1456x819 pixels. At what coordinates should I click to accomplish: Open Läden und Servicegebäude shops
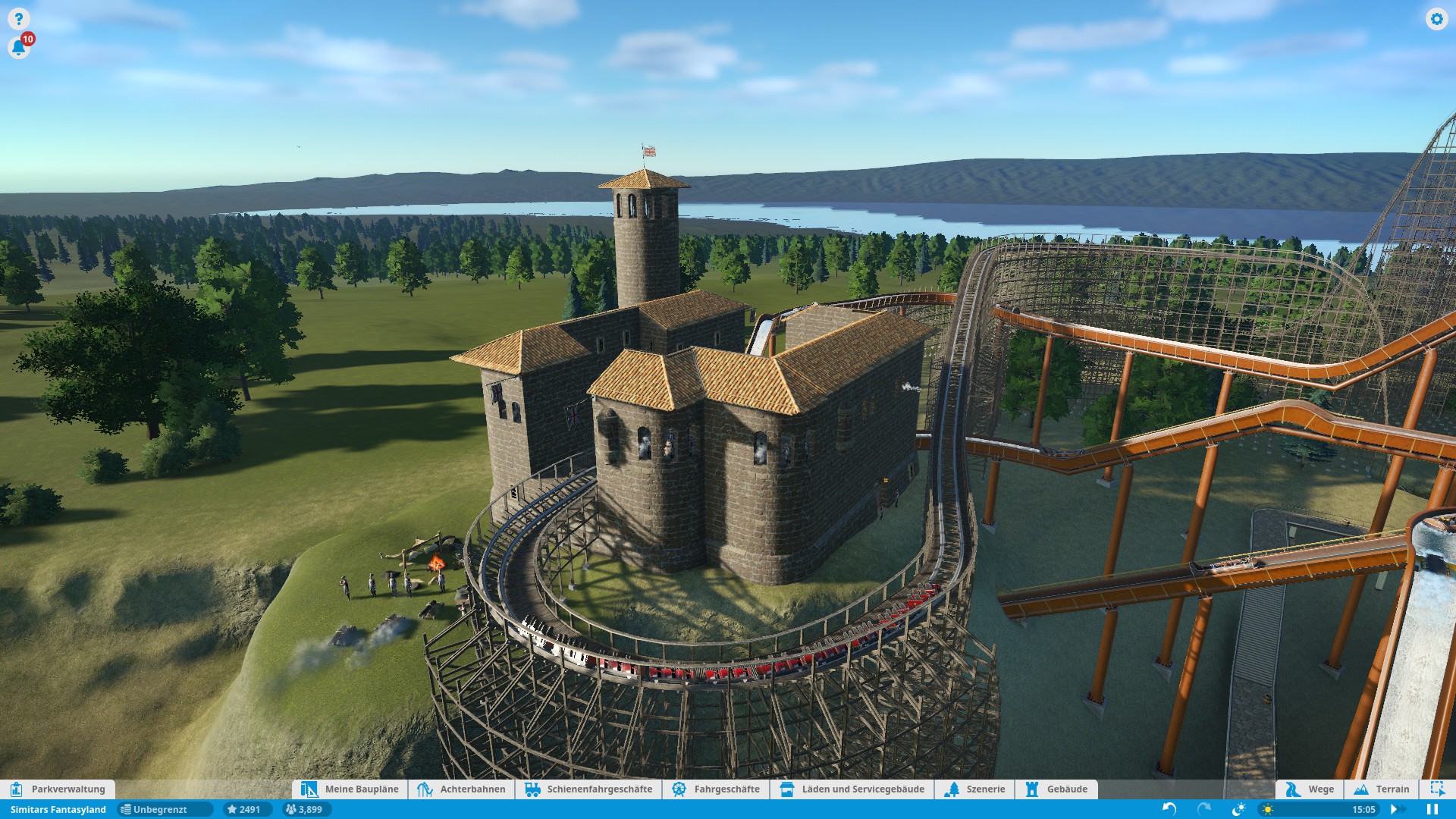(x=852, y=789)
